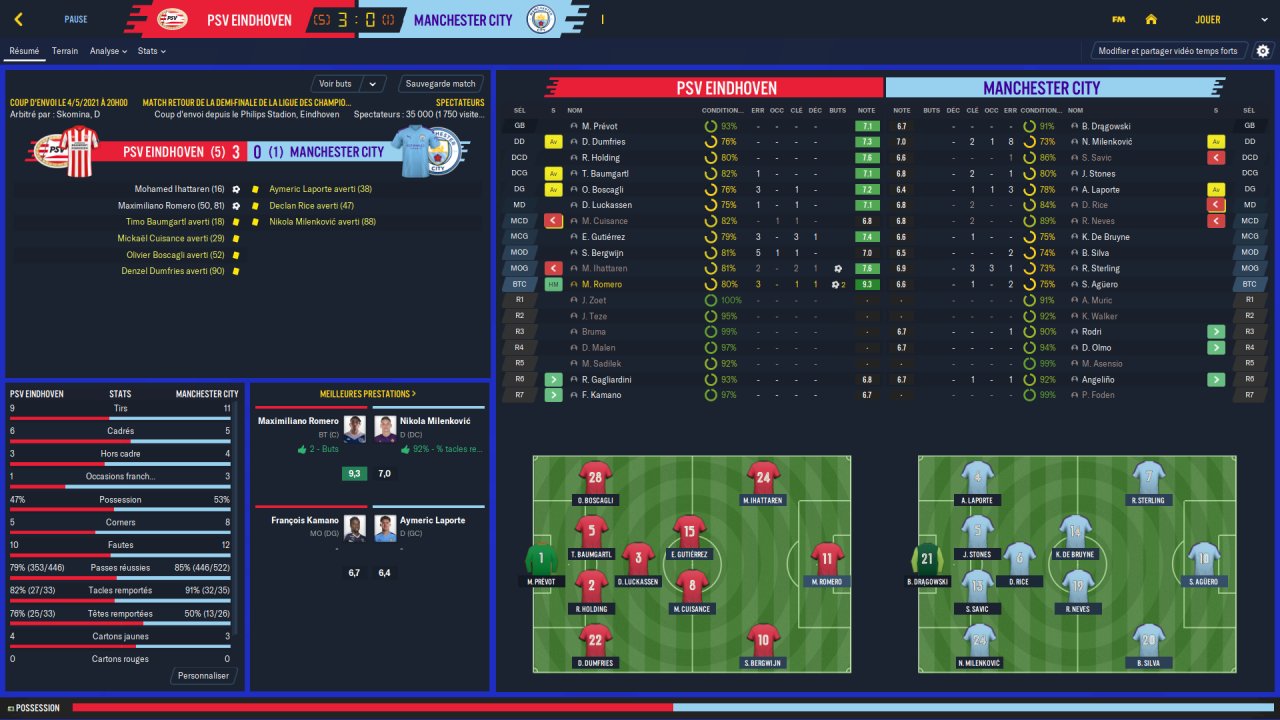
Task: Switch to the Terrain tab
Action: tap(65, 51)
